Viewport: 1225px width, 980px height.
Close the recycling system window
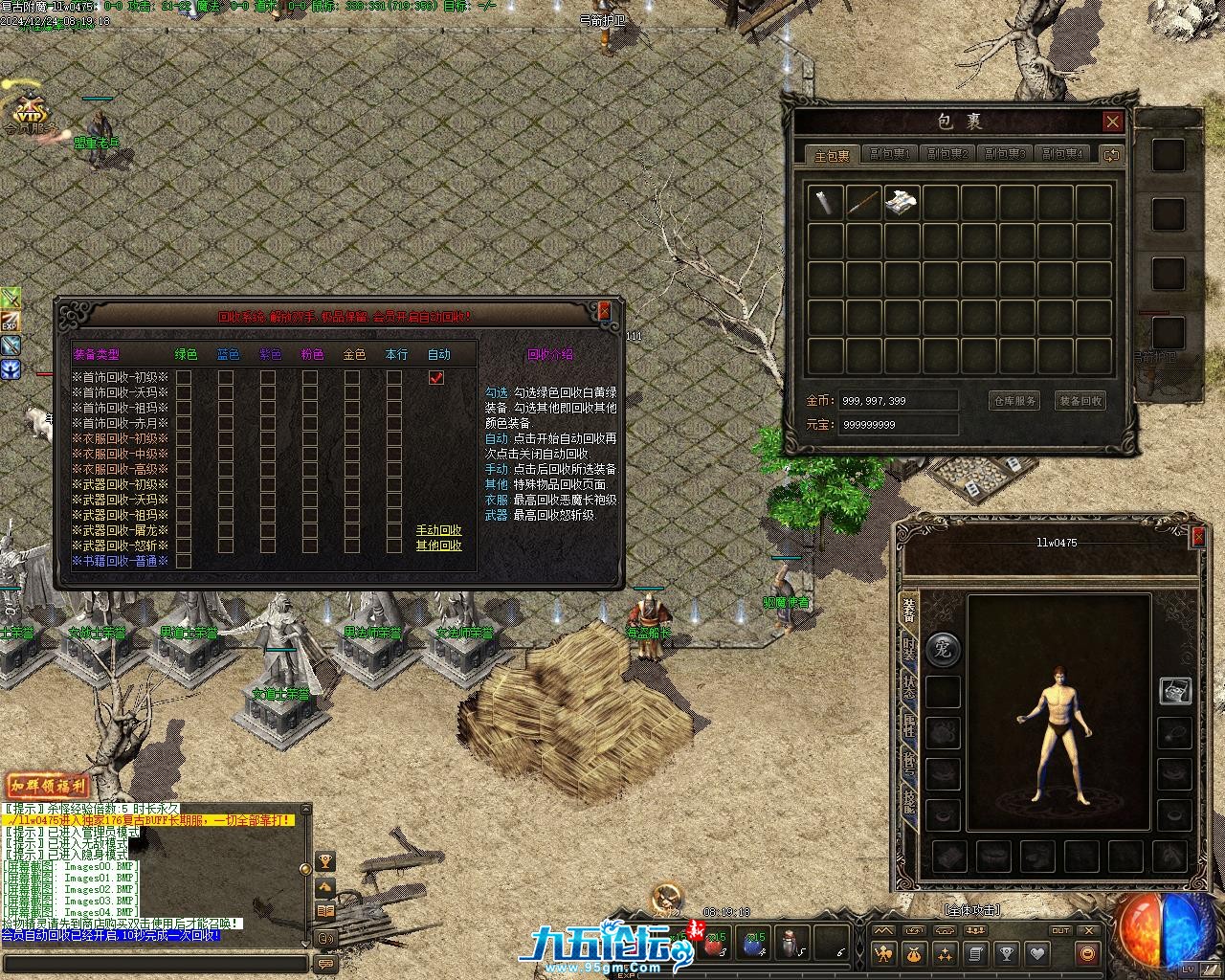(x=604, y=311)
